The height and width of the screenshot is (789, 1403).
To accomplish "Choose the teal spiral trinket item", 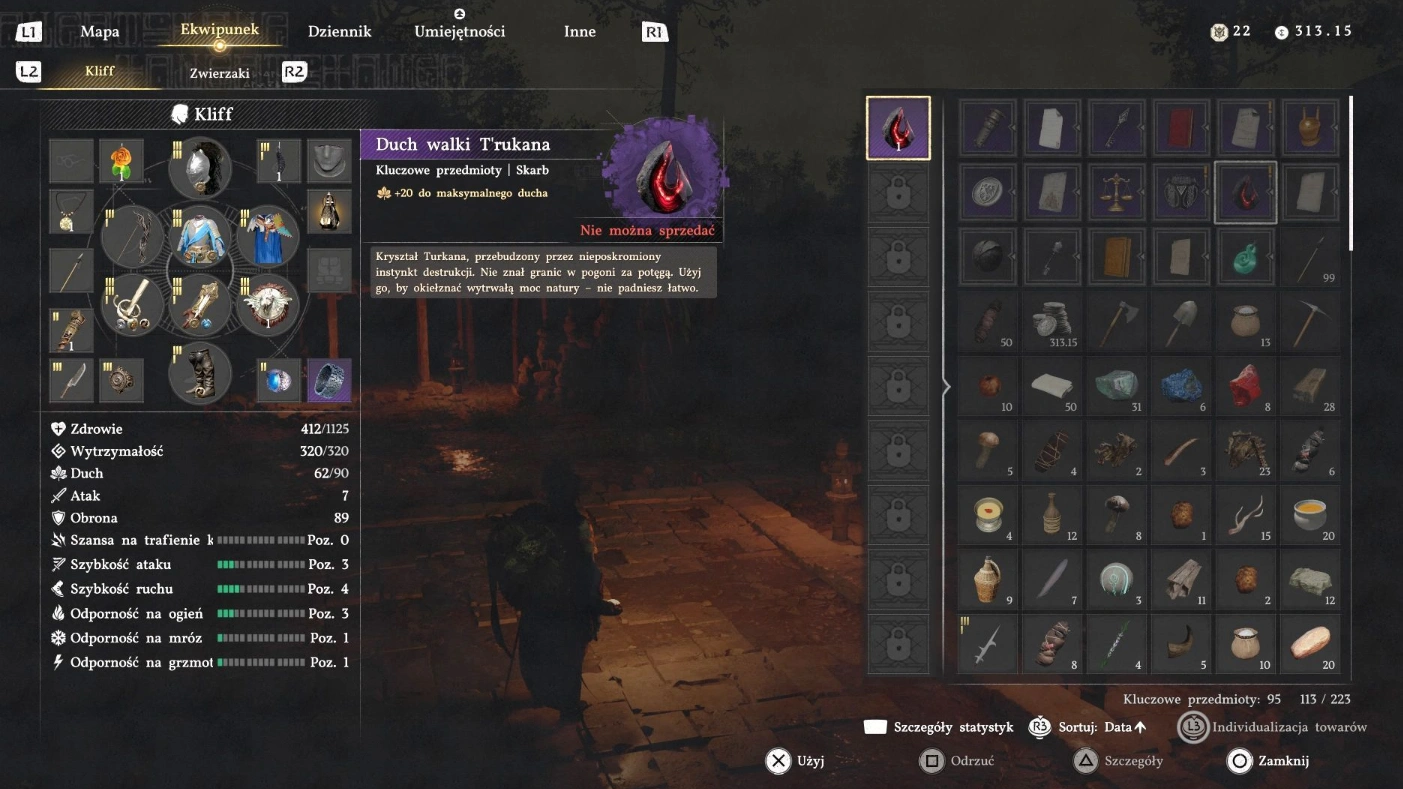I will point(1245,256).
